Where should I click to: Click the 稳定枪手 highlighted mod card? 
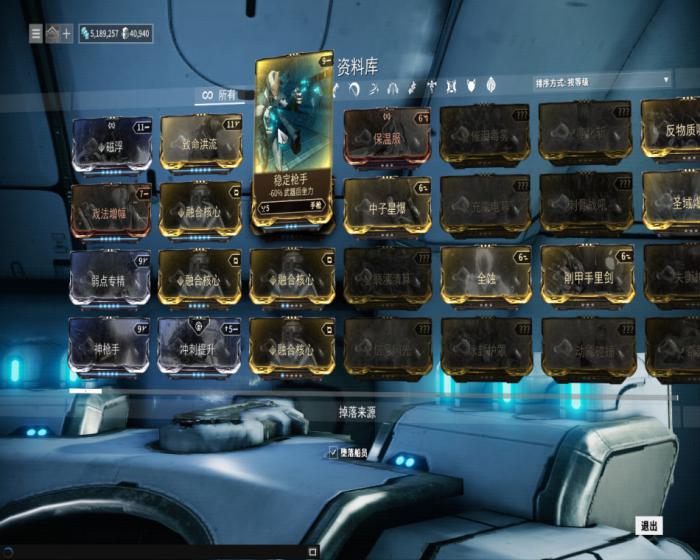tap(294, 141)
